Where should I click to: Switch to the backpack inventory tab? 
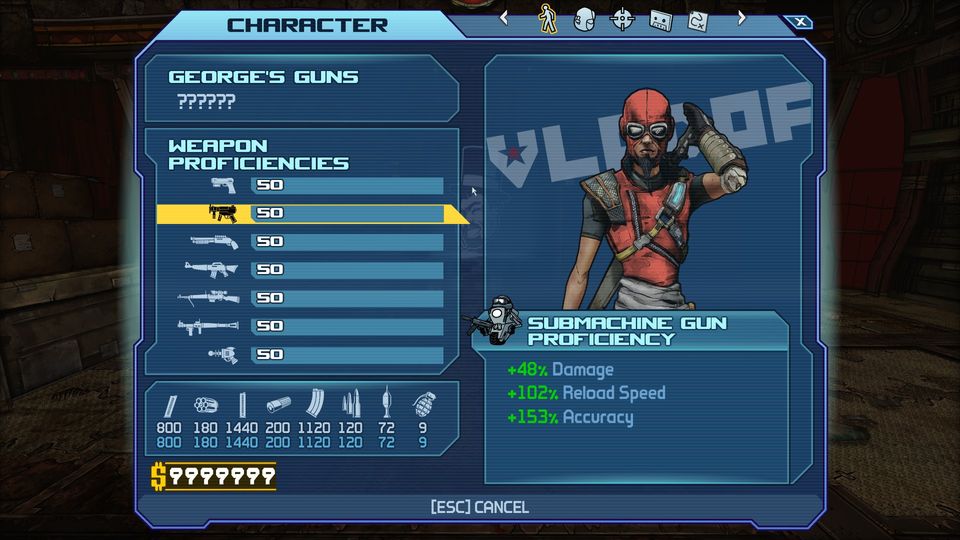584,18
